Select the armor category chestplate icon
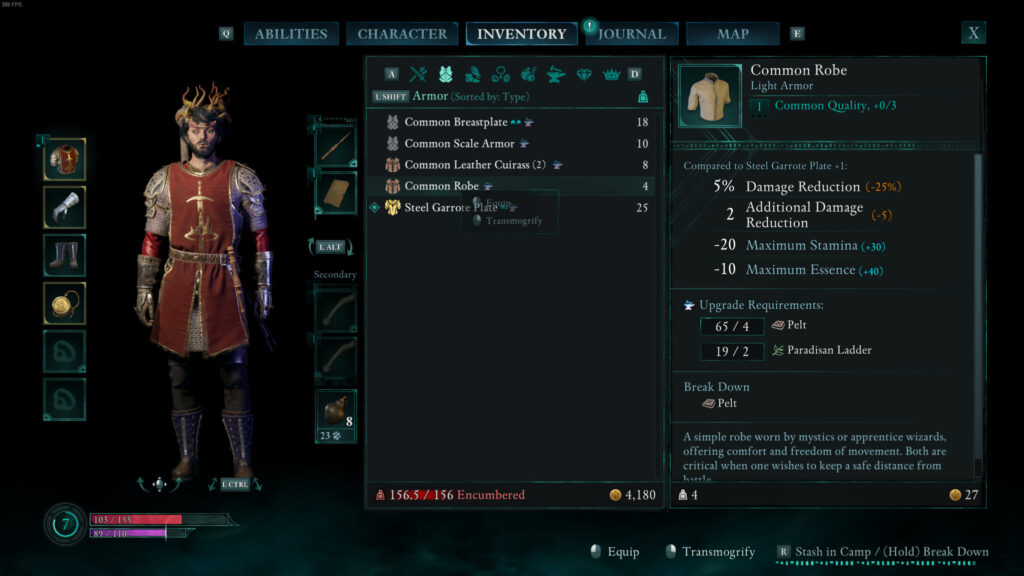Viewport: 1024px width, 576px height. click(446, 74)
